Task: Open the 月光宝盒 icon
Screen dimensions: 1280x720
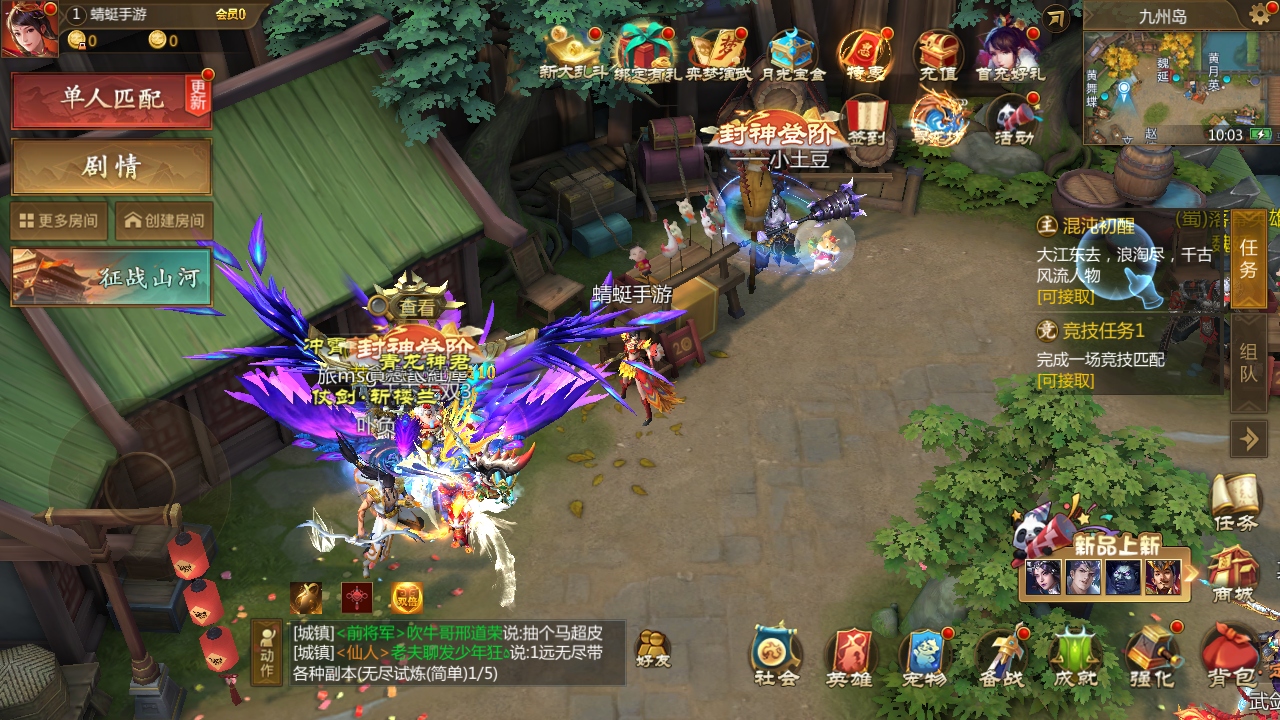Action: (792, 54)
